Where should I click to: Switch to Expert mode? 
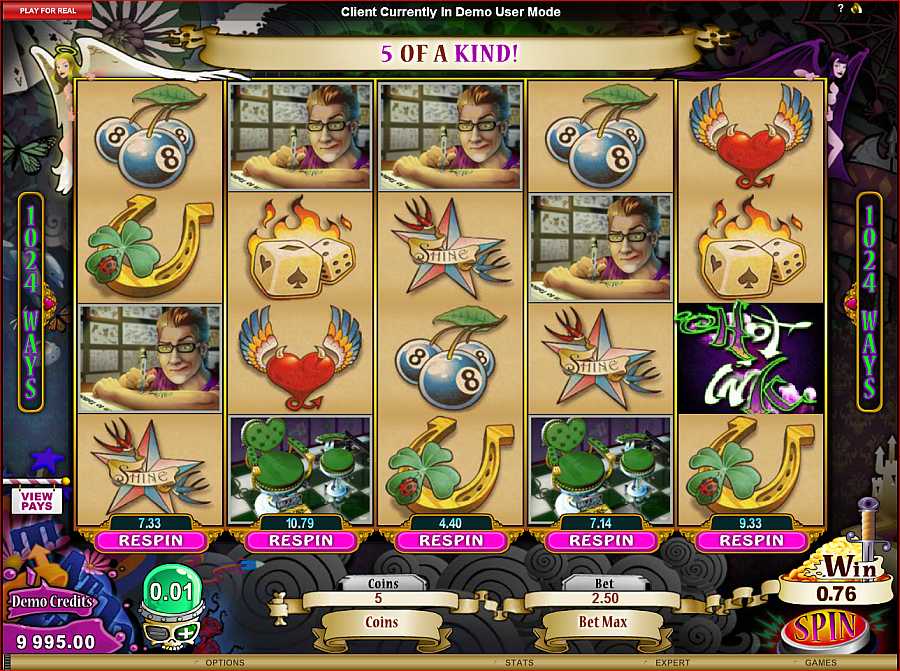(672, 662)
